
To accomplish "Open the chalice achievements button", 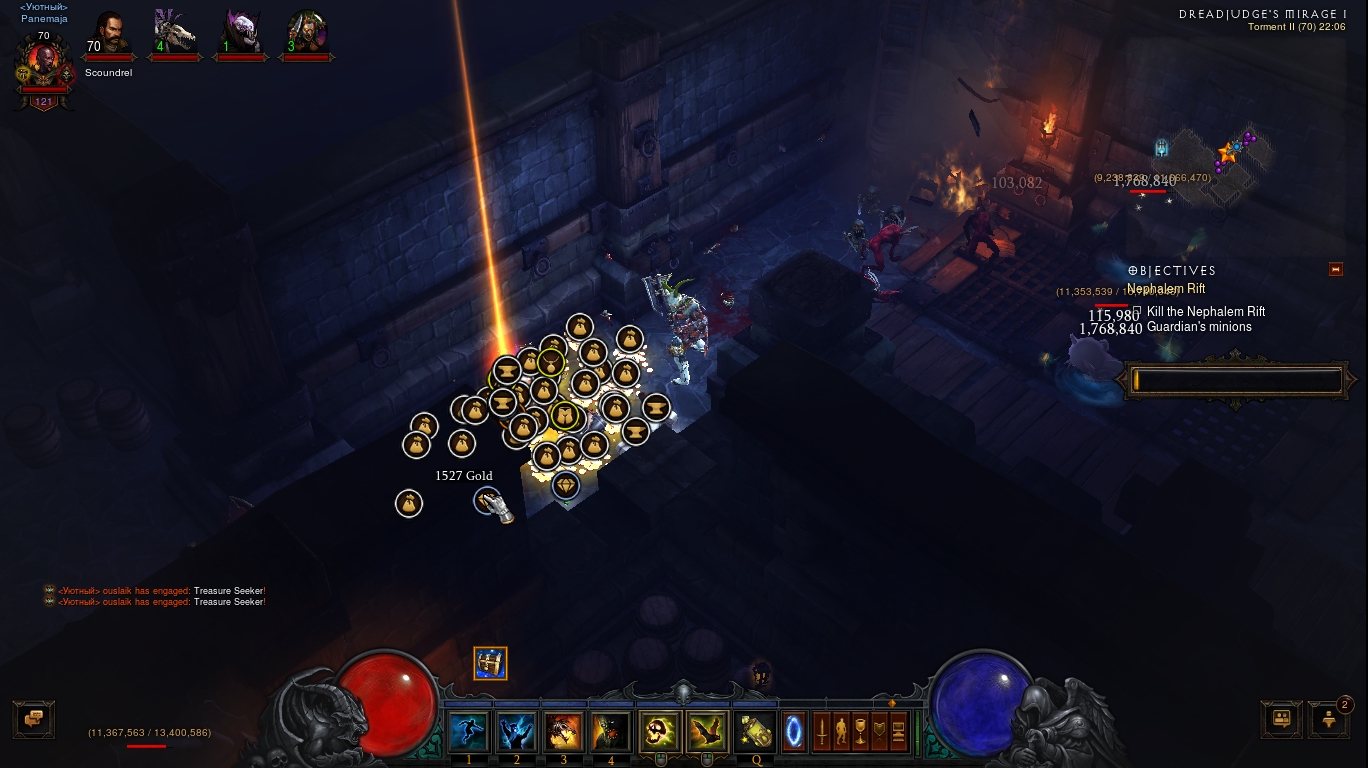I will pos(860,731).
